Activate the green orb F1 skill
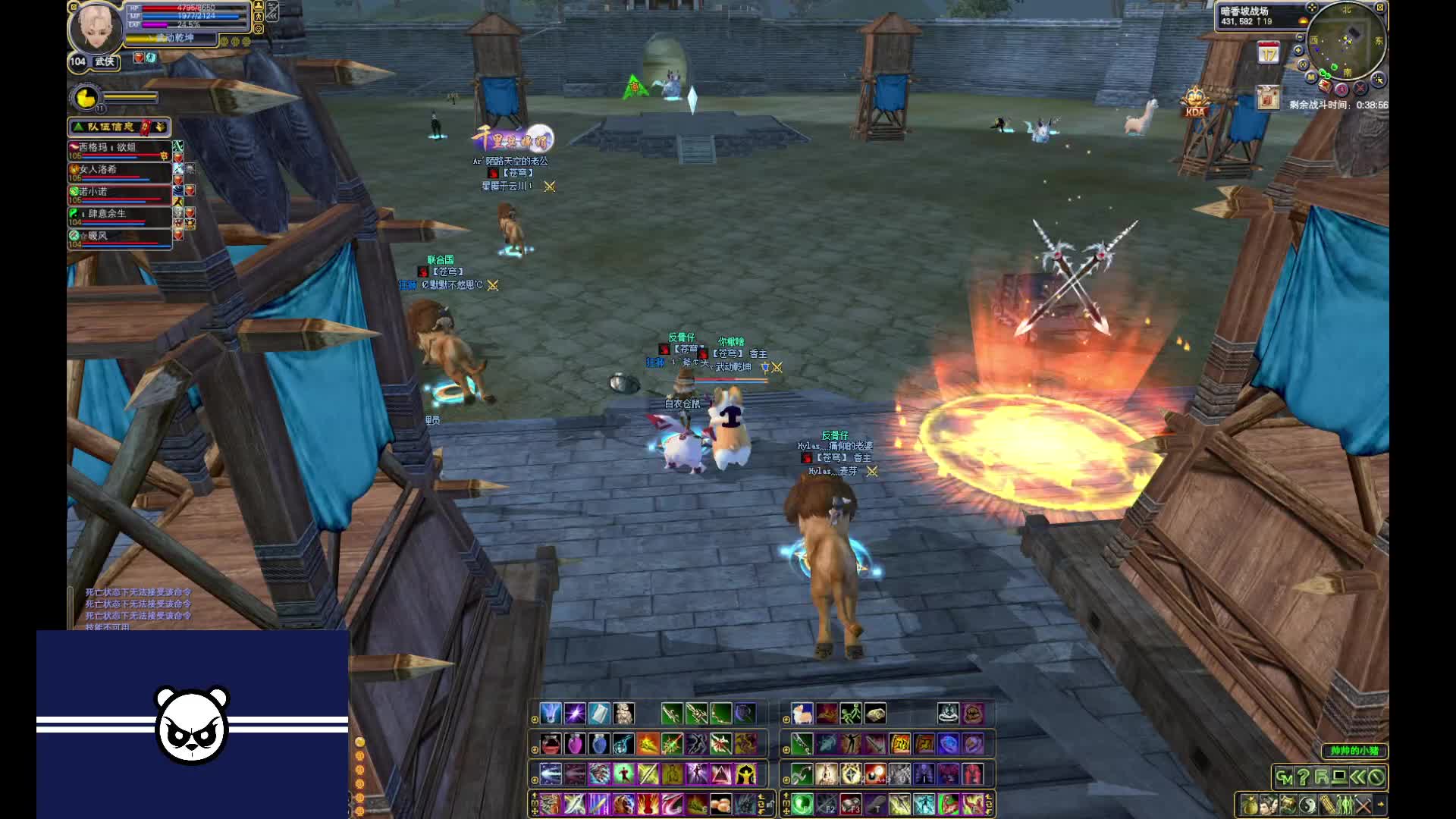 802,804
